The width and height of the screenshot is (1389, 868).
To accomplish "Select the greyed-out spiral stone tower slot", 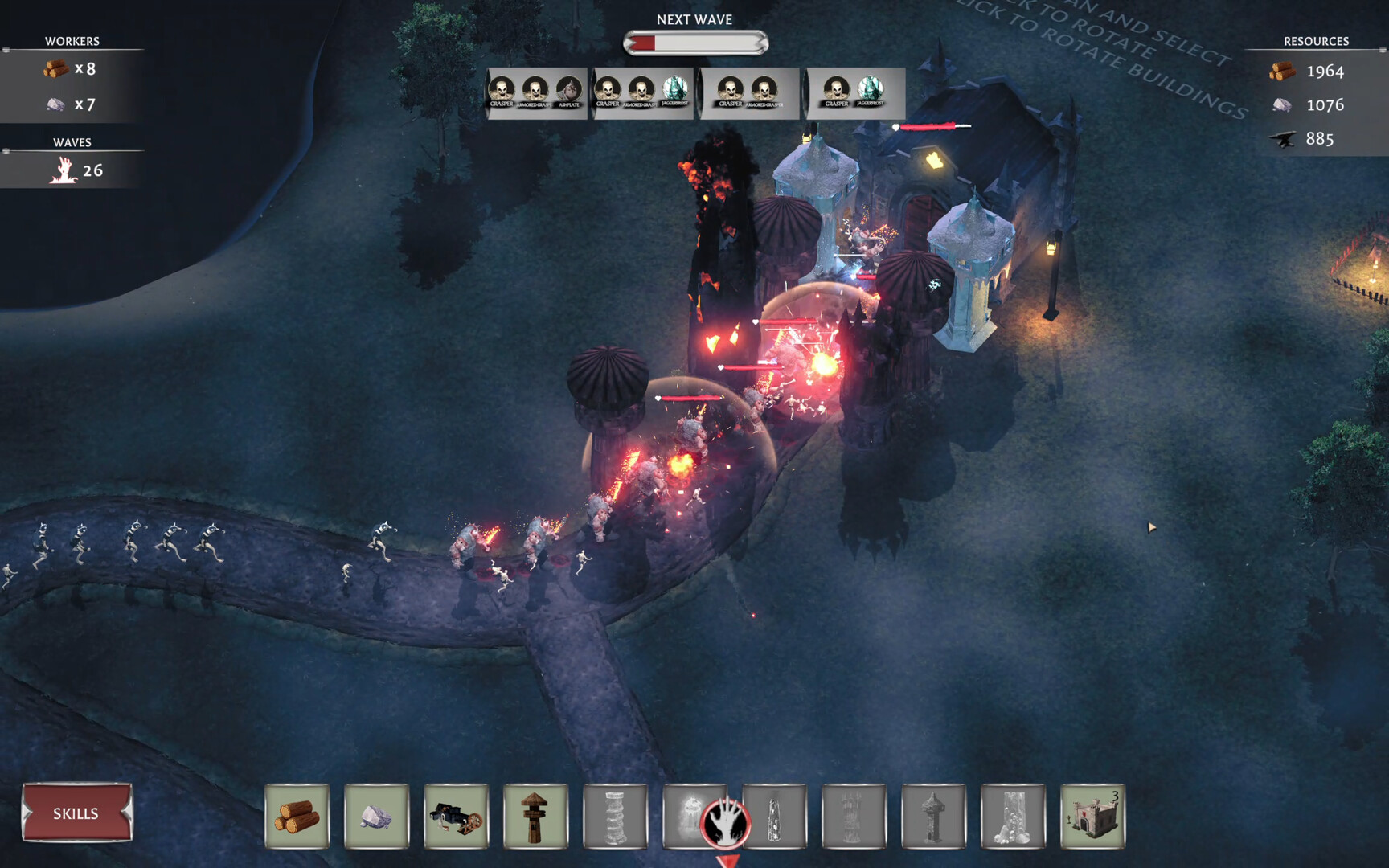I will point(615,817).
